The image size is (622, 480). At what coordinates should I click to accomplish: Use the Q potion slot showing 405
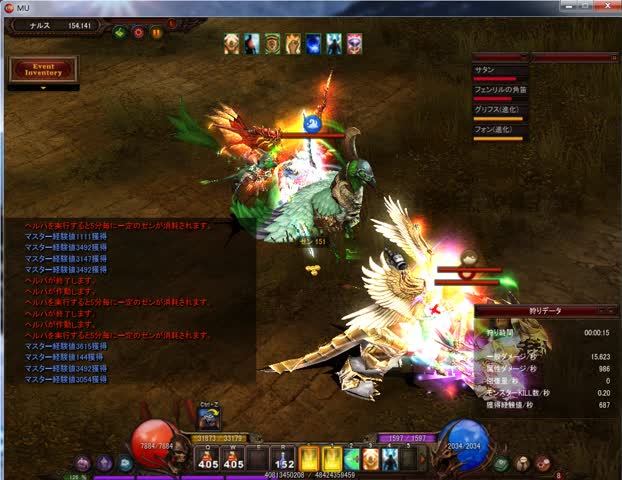pyautogui.click(x=208, y=459)
